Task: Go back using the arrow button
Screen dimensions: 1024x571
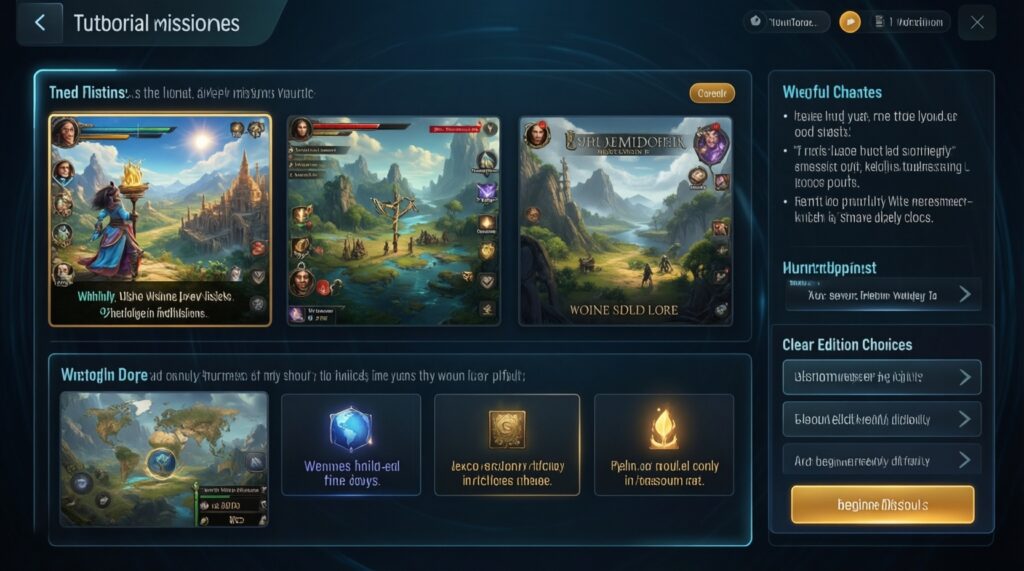Action: [40, 23]
